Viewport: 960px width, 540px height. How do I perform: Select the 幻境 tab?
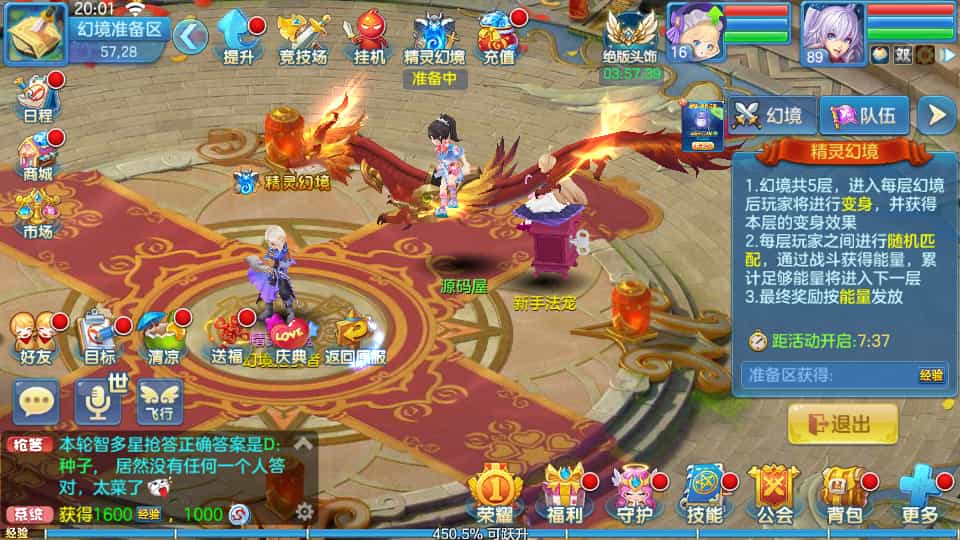pos(770,116)
